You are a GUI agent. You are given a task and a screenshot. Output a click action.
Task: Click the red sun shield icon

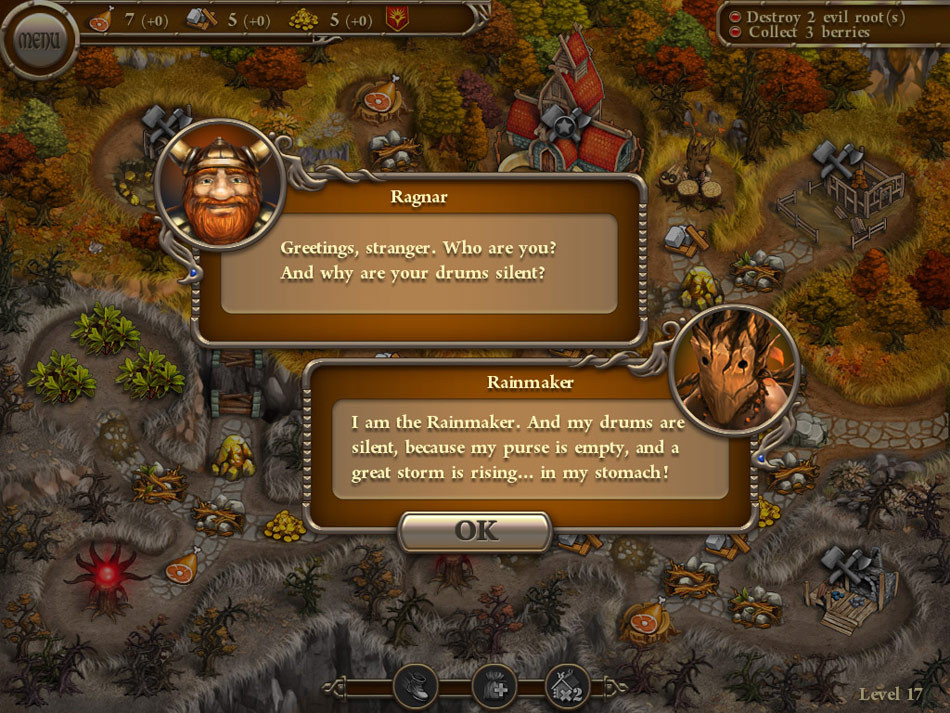click(397, 18)
